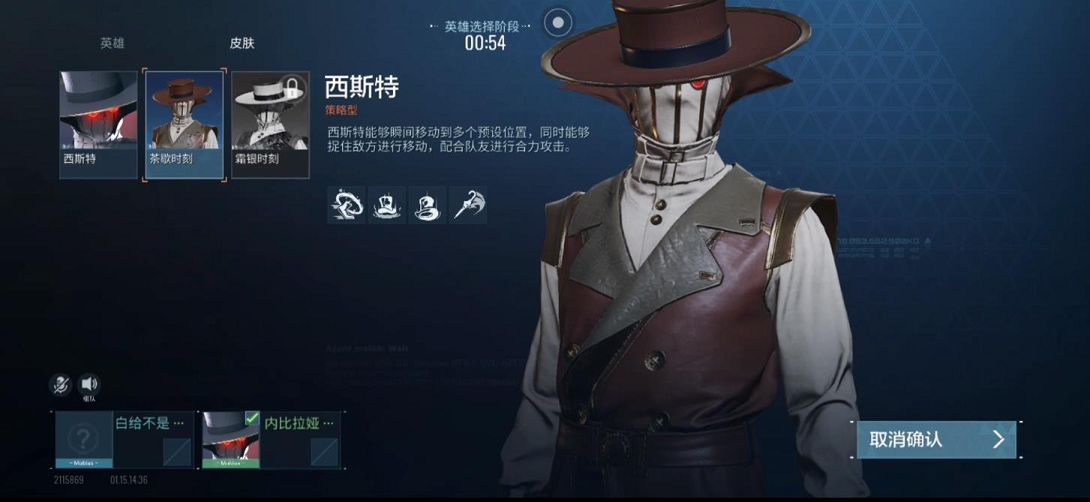This screenshot has width=1090, height=502.
Task: Click 取消确认 to cancel confirmation
Action: 936,439
